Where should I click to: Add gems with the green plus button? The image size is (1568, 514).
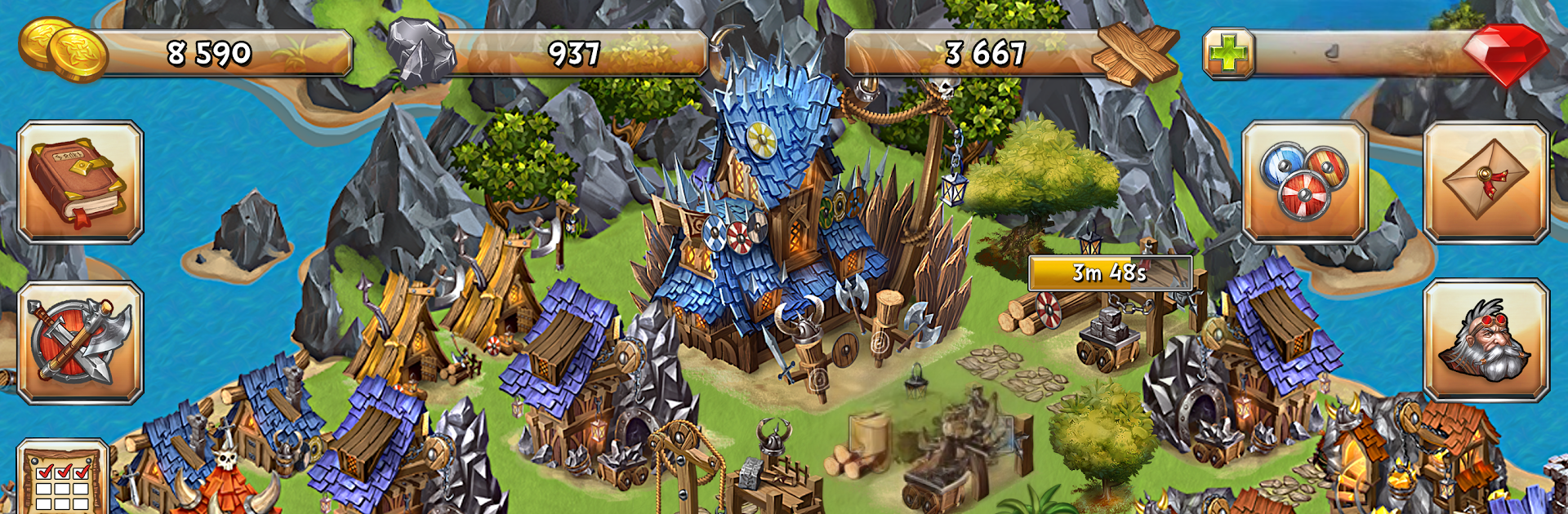pos(1228,54)
